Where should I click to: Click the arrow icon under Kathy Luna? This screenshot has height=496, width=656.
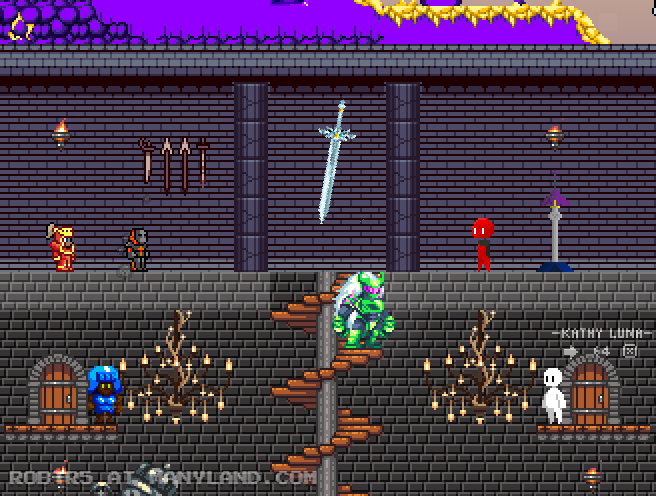tap(571, 351)
